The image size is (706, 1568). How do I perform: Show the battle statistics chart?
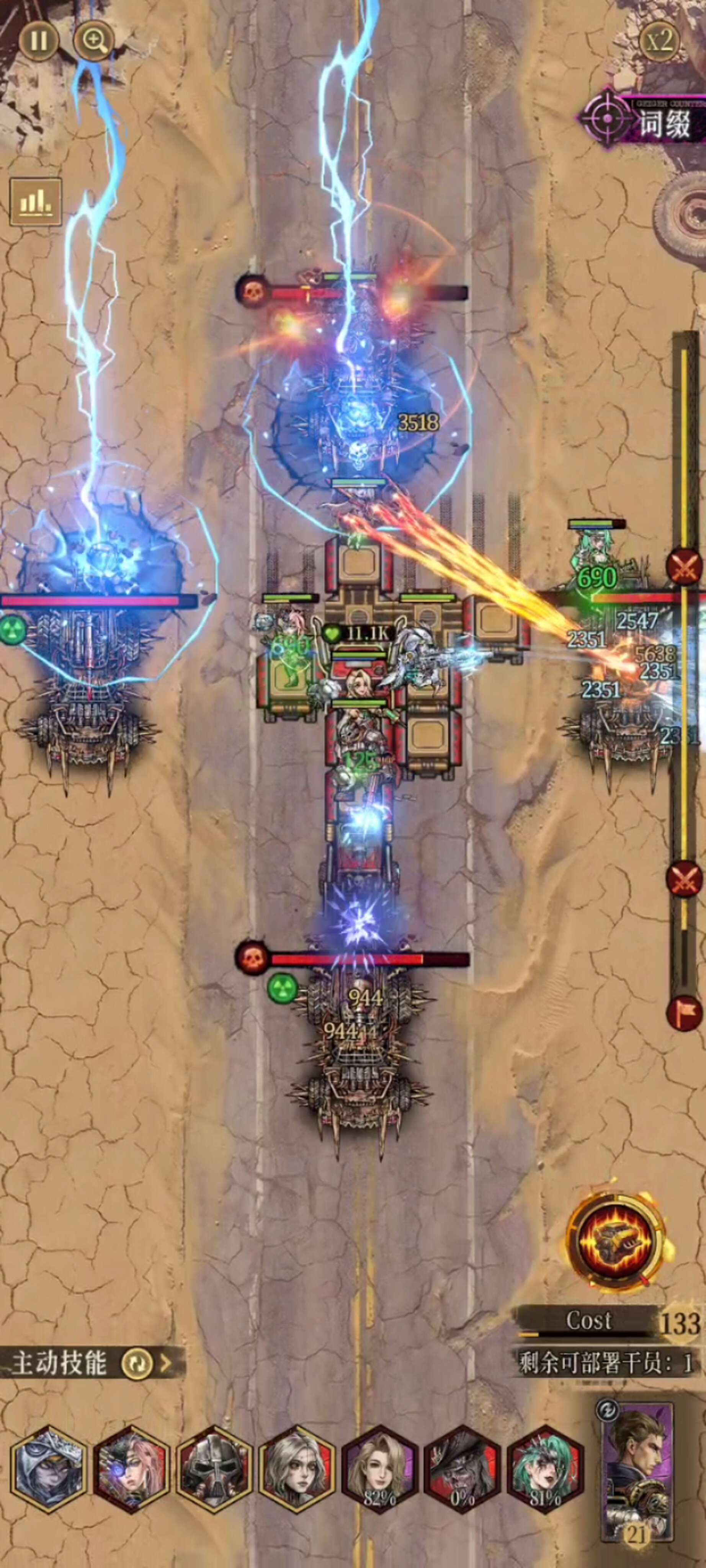pos(35,201)
